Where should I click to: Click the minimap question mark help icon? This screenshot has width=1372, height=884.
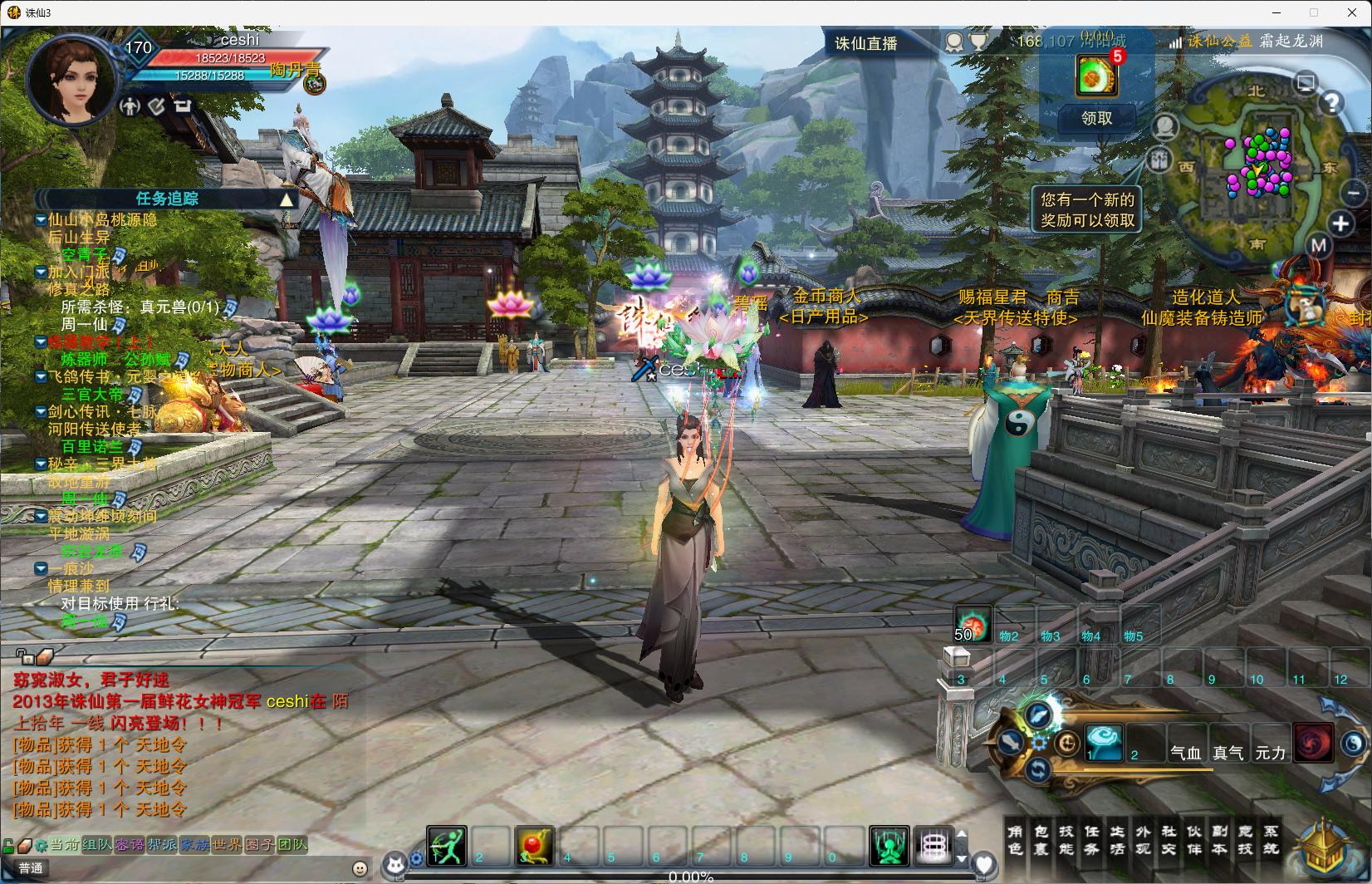(1331, 103)
